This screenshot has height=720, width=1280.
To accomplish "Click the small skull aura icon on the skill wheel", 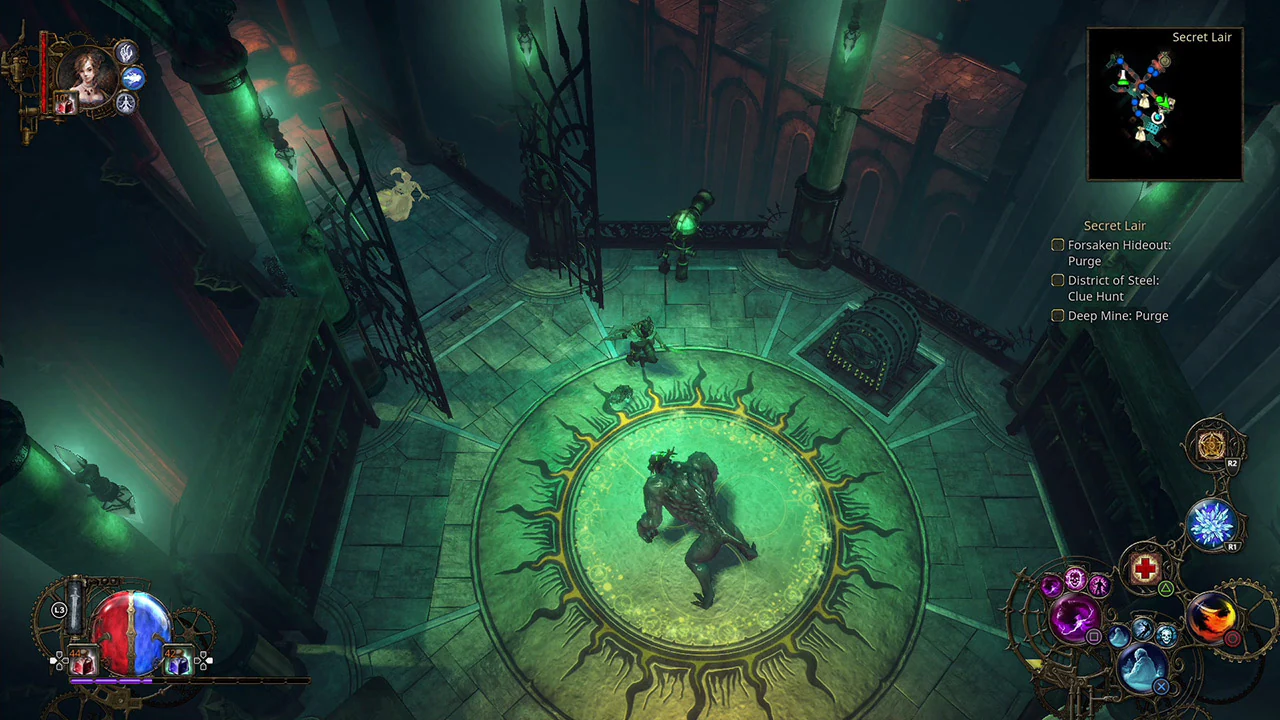I will pyautogui.click(x=1166, y=636).
